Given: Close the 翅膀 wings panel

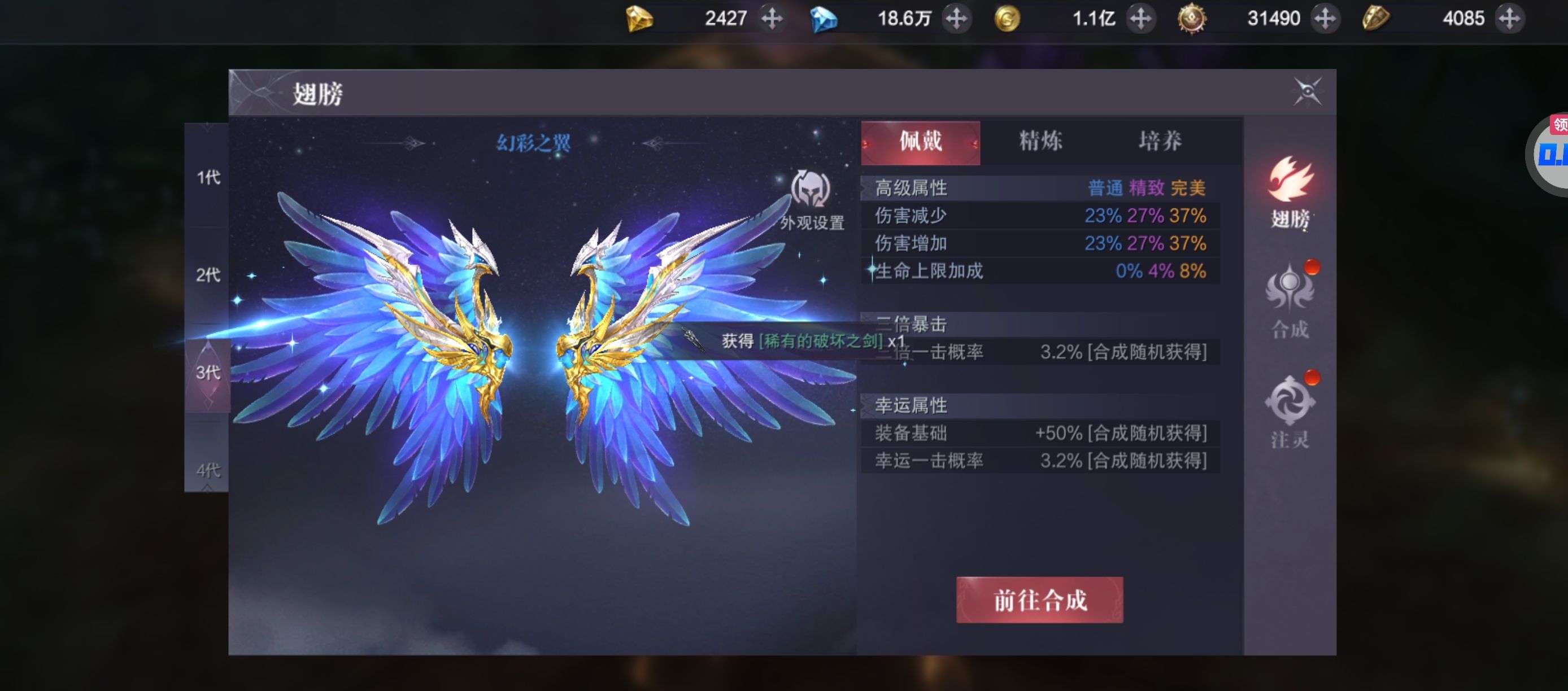Looking at the screenshot, I should pyautogui.click(x=1307, y=92).
